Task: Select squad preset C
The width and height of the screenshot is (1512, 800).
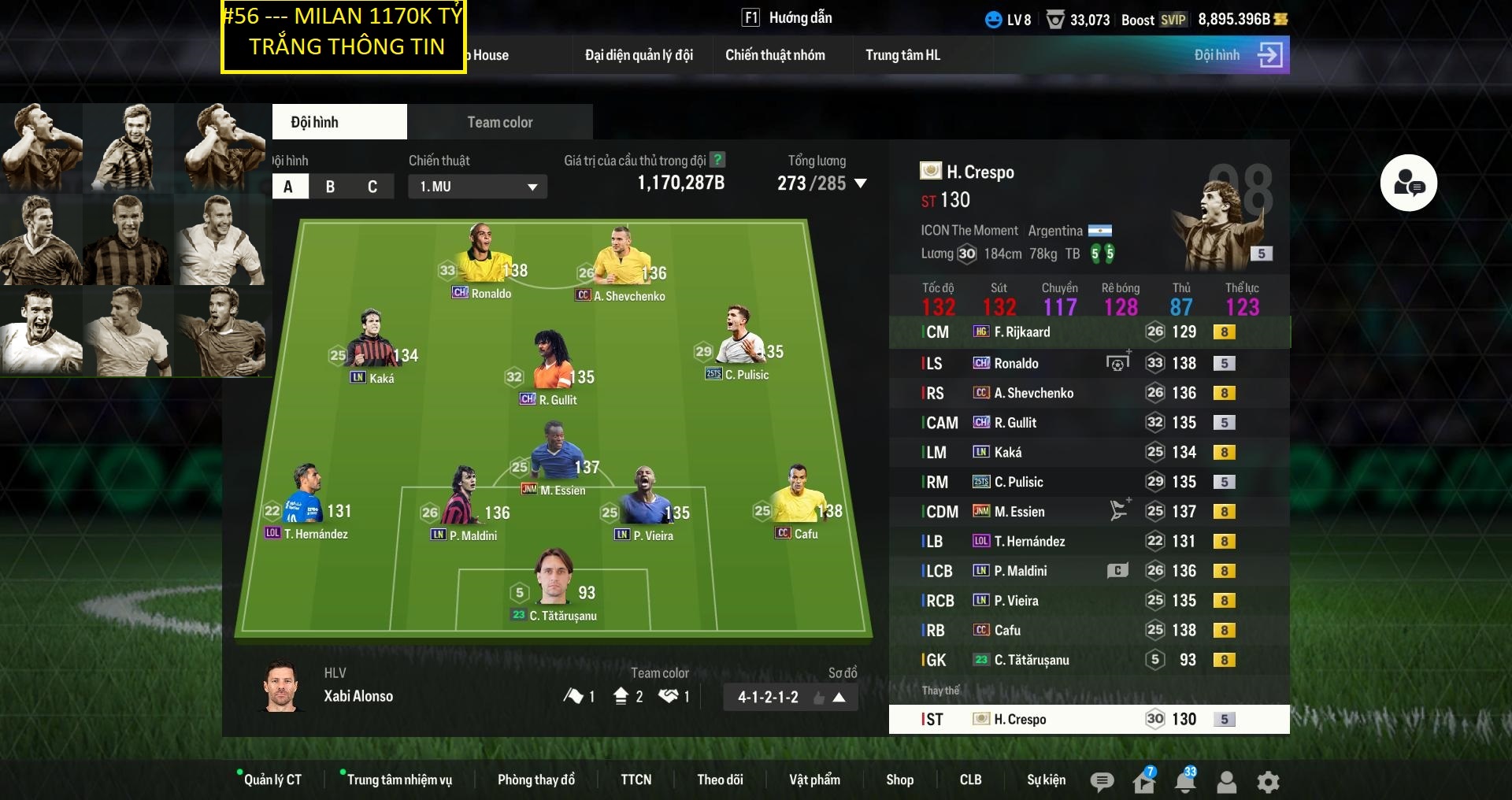Action: pyautogui.click(x=370, y=187)
